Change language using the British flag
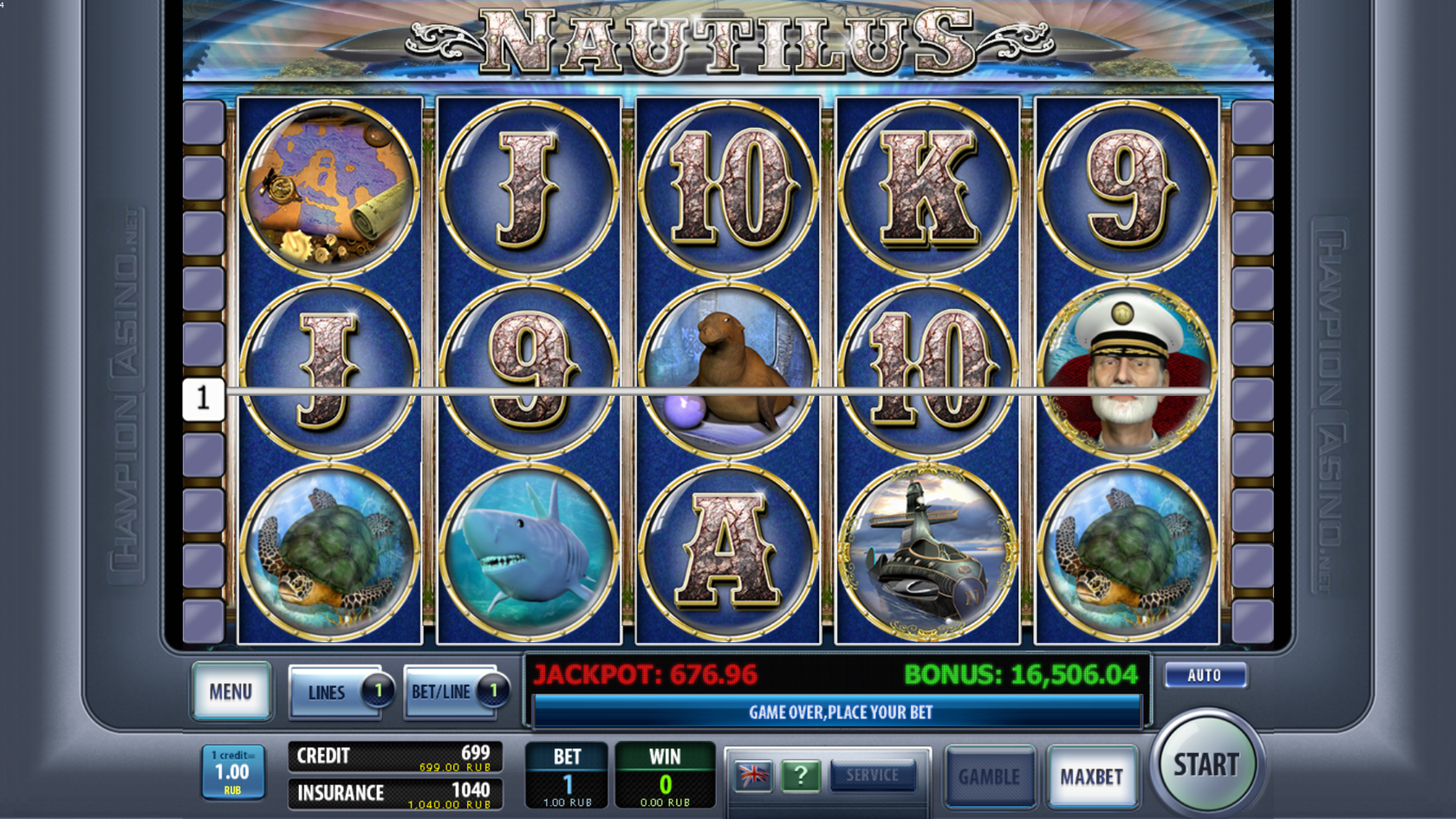The width and height of the screenshot is (1456, 819). 752,776
